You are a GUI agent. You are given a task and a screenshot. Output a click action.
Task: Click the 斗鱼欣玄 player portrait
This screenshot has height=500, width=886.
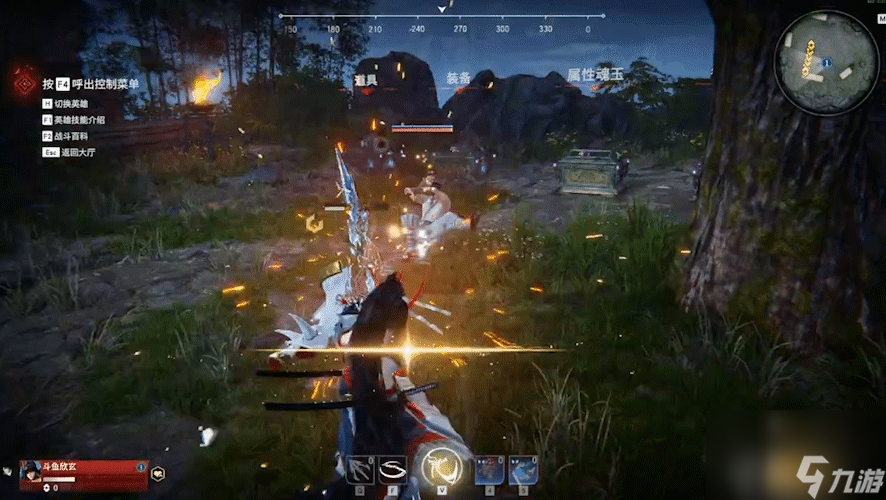31,470
